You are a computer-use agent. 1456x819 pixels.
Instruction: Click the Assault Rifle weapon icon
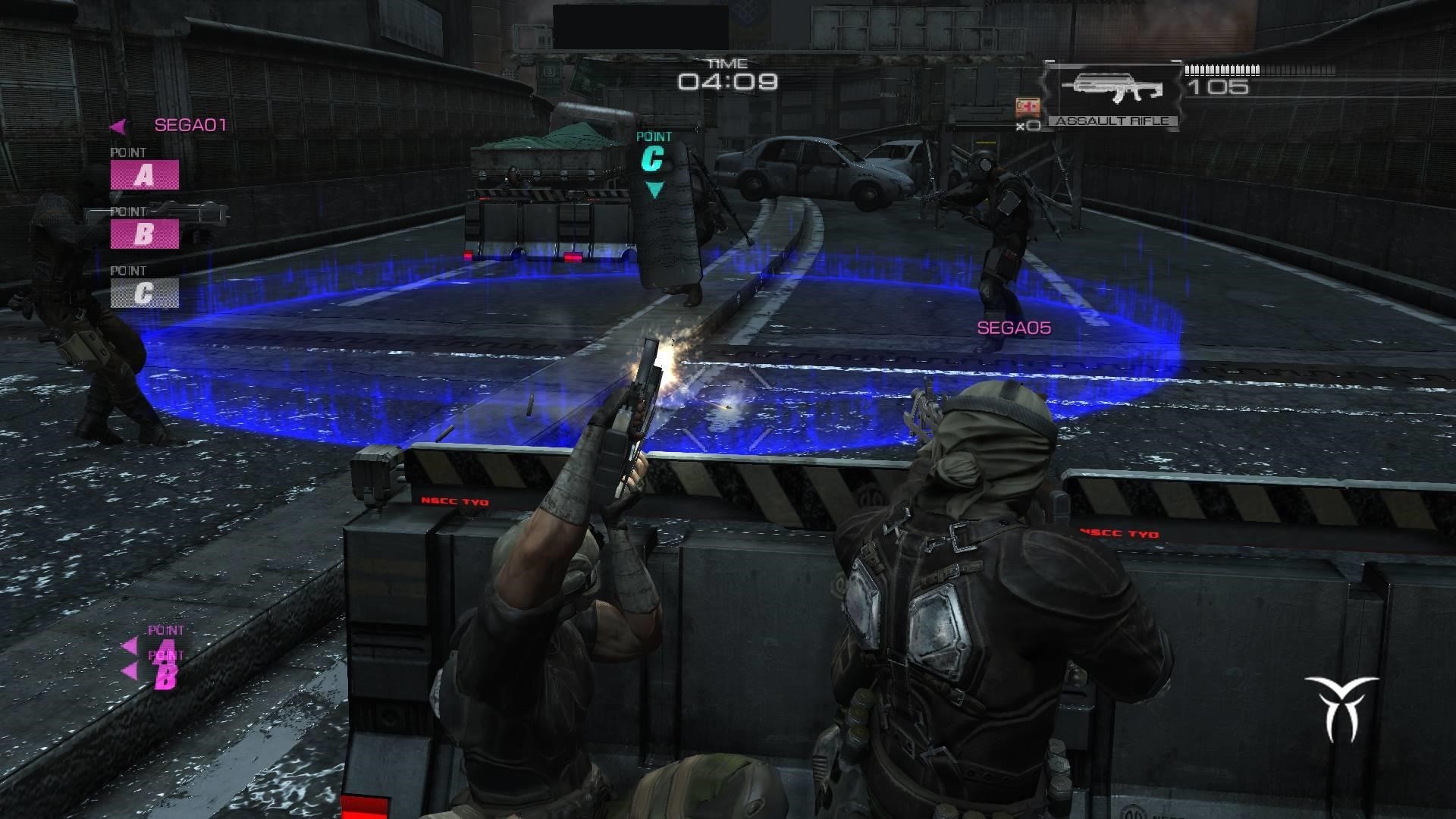[x=1112, y=89]
